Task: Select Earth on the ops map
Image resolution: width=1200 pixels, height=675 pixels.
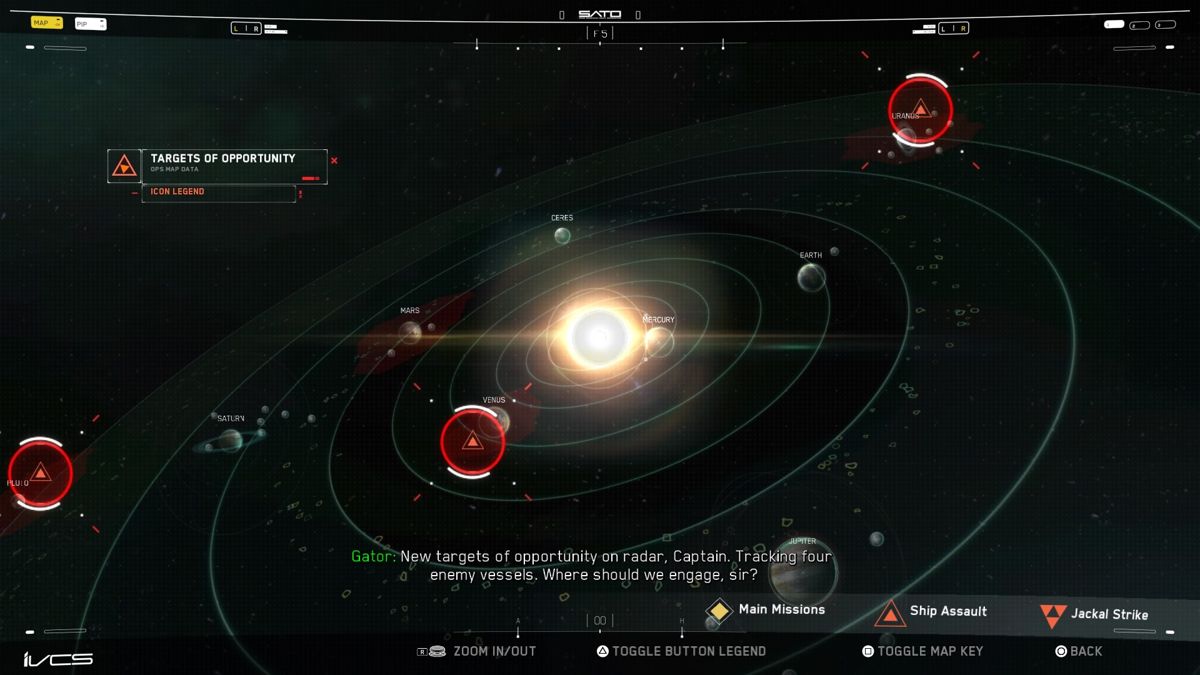Action: coord(811,277)
